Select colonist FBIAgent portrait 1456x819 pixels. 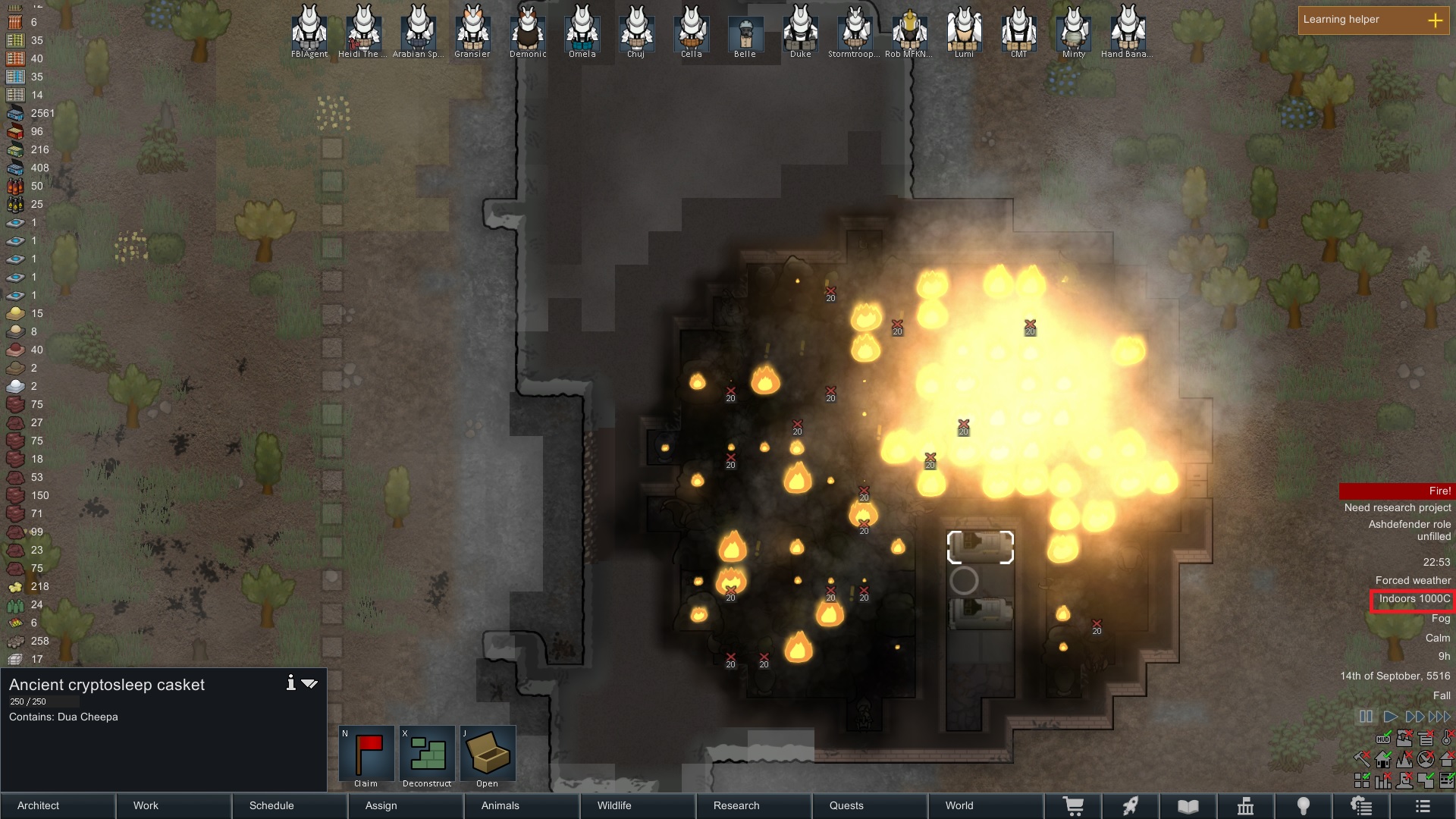tap(309, 29)
